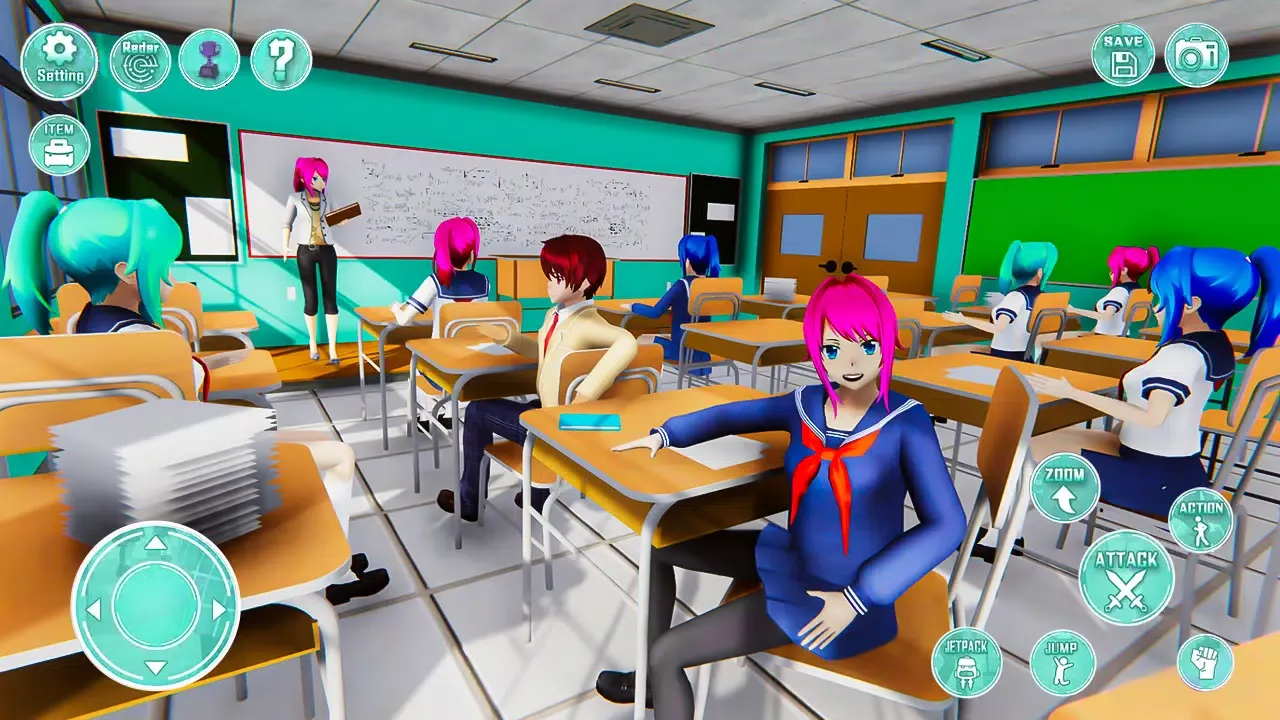Take a screenshot with the camera button
The height and width of the screenshot is (720, 1280).
1197,55
